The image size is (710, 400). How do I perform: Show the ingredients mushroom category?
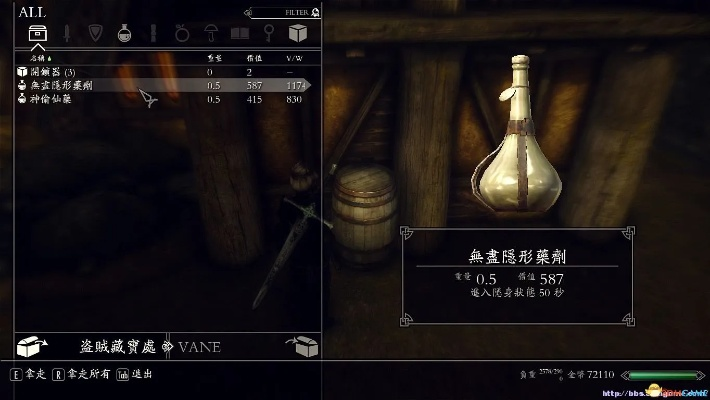[x=212, y=35]
